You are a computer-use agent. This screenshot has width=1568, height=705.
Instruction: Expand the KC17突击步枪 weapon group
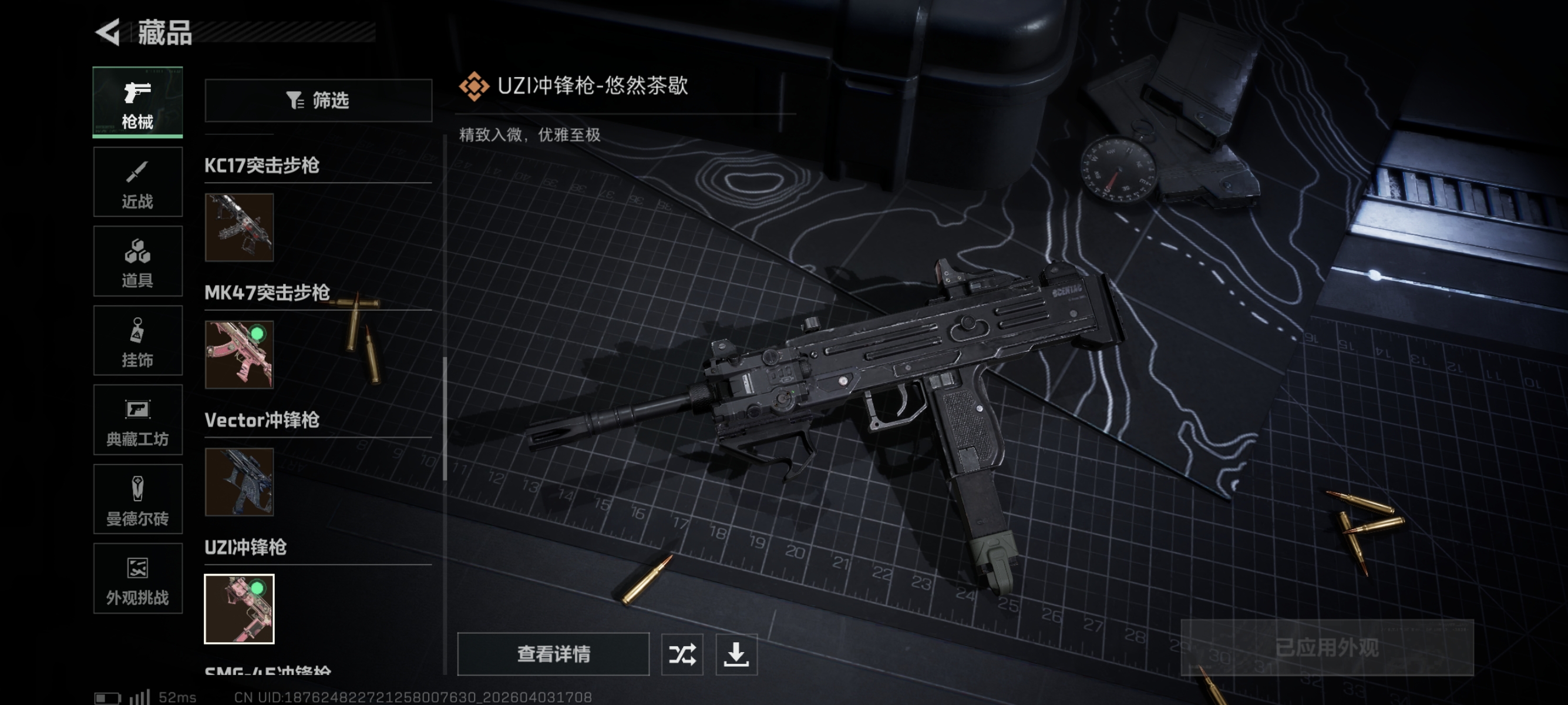coord(263,165)
